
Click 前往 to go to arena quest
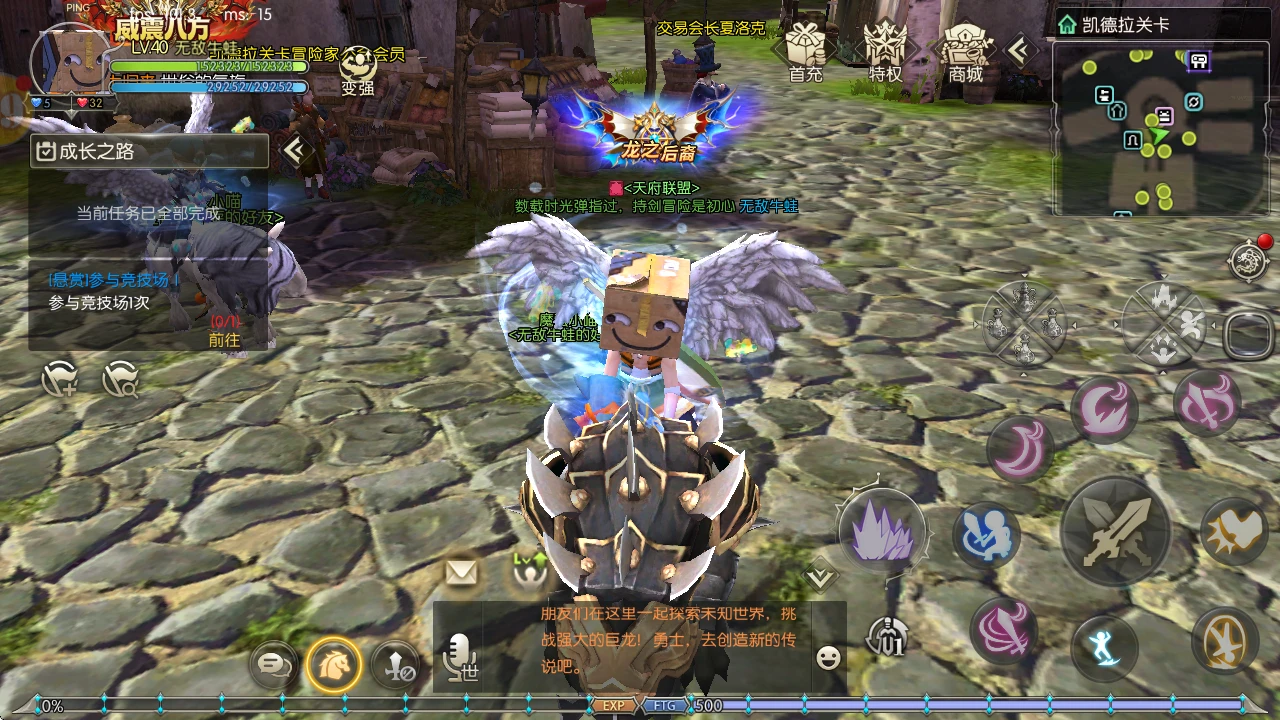pyautogui.click(x=224, y=339)
